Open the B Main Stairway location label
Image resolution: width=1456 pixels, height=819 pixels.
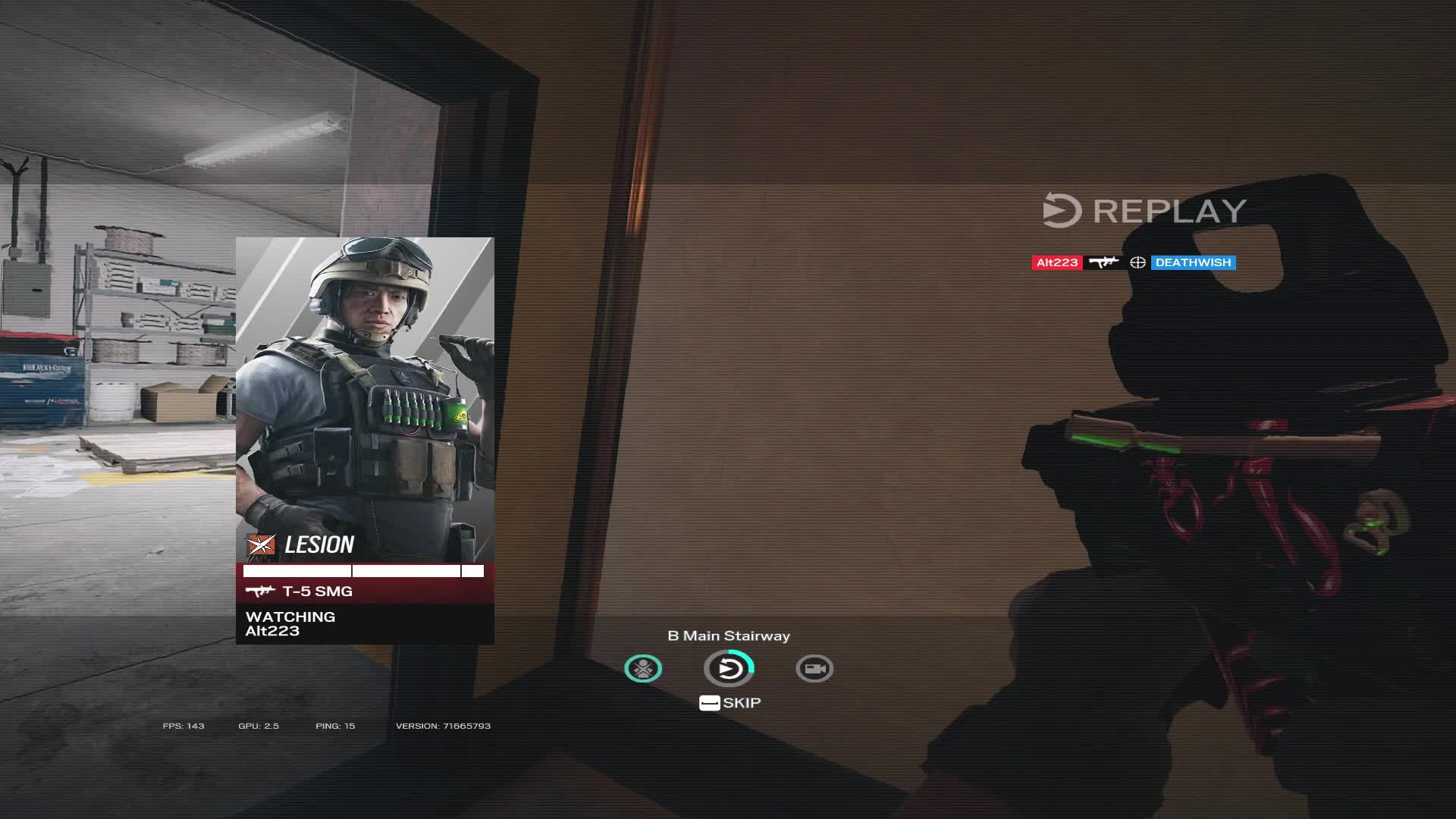(727, 636)
